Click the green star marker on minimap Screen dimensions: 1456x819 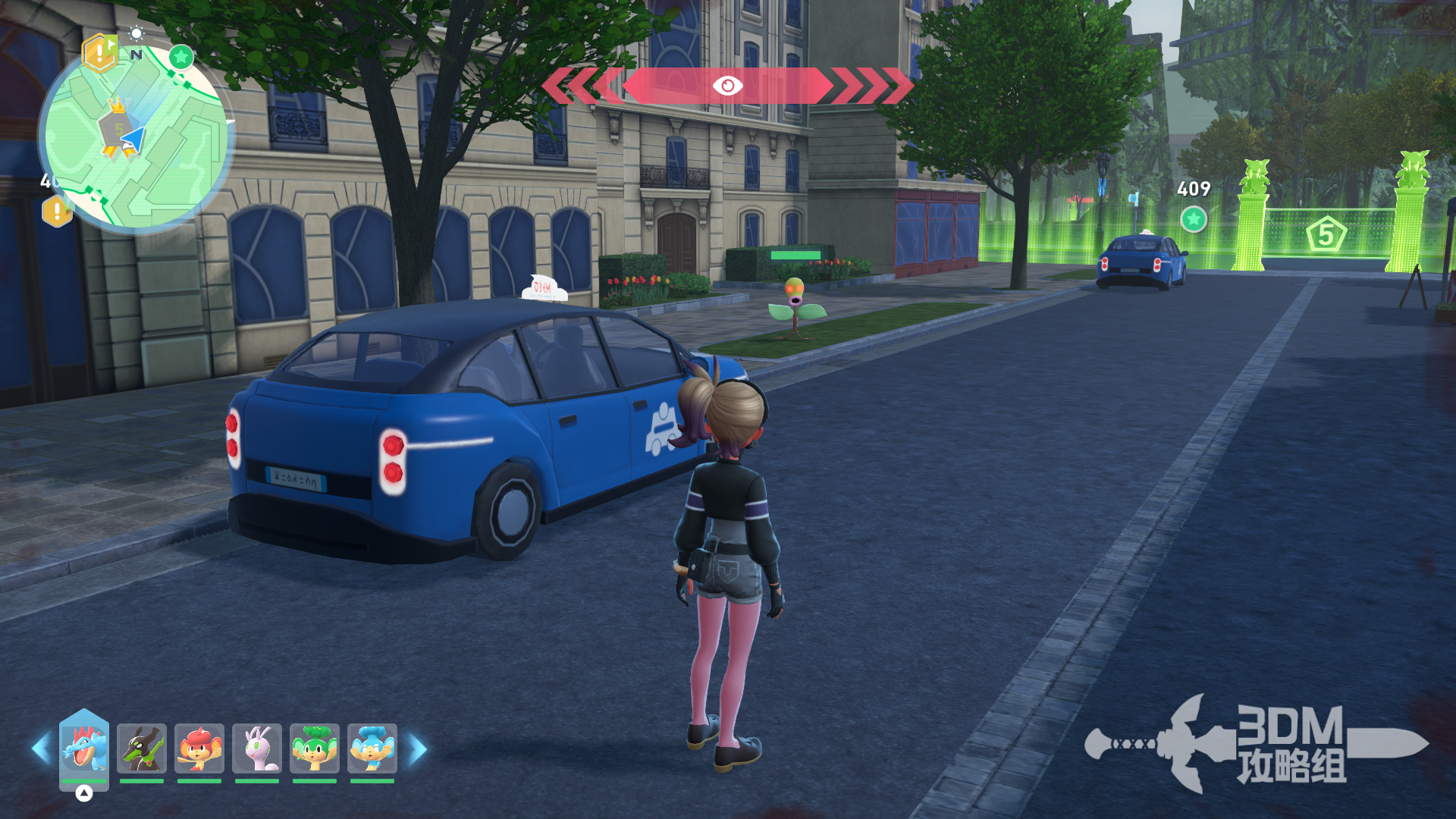coord(180,57)
